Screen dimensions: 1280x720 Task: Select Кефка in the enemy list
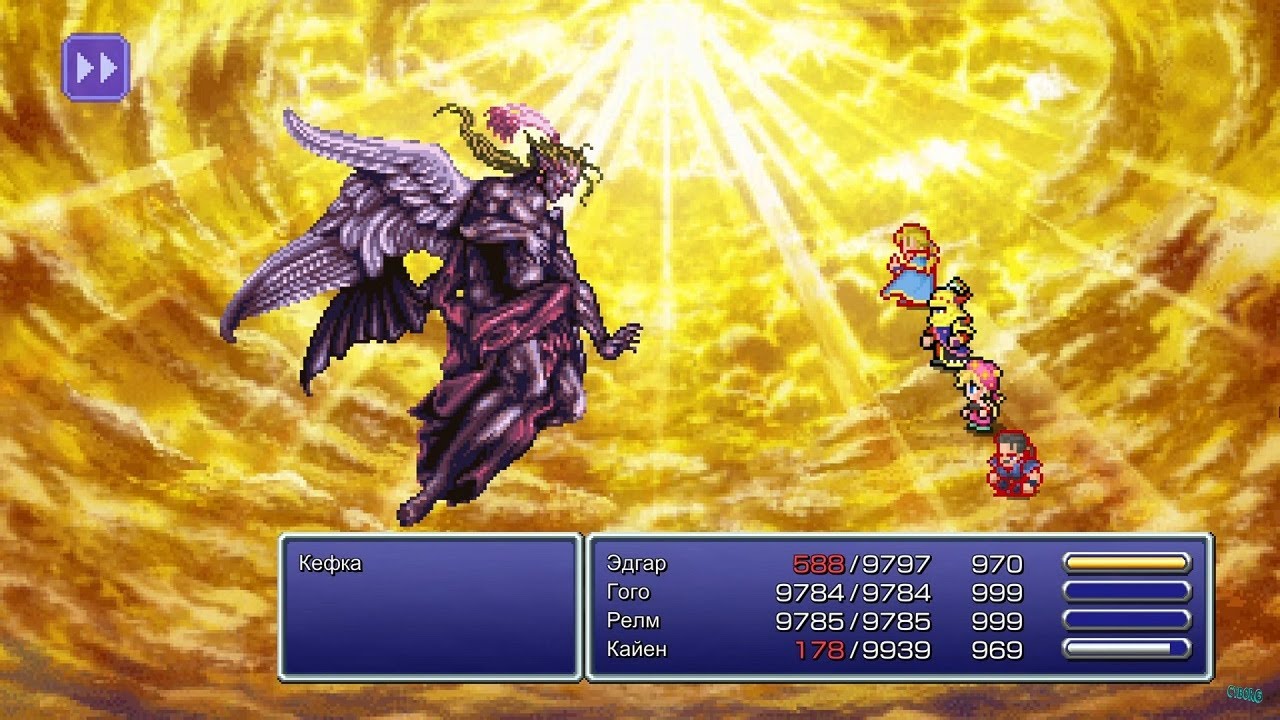tap(330, 563)
